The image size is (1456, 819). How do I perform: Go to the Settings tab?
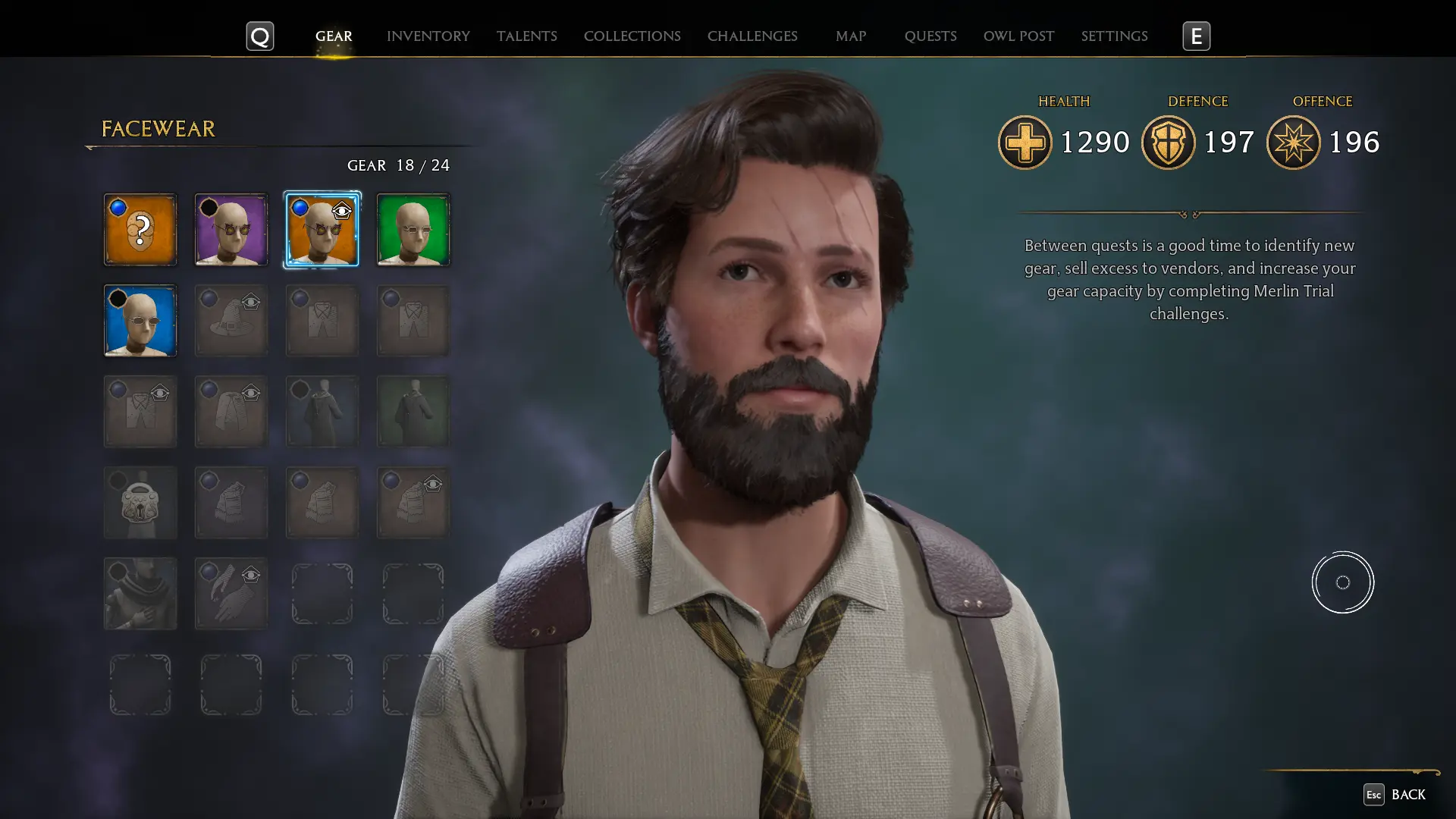(1113, 36)
